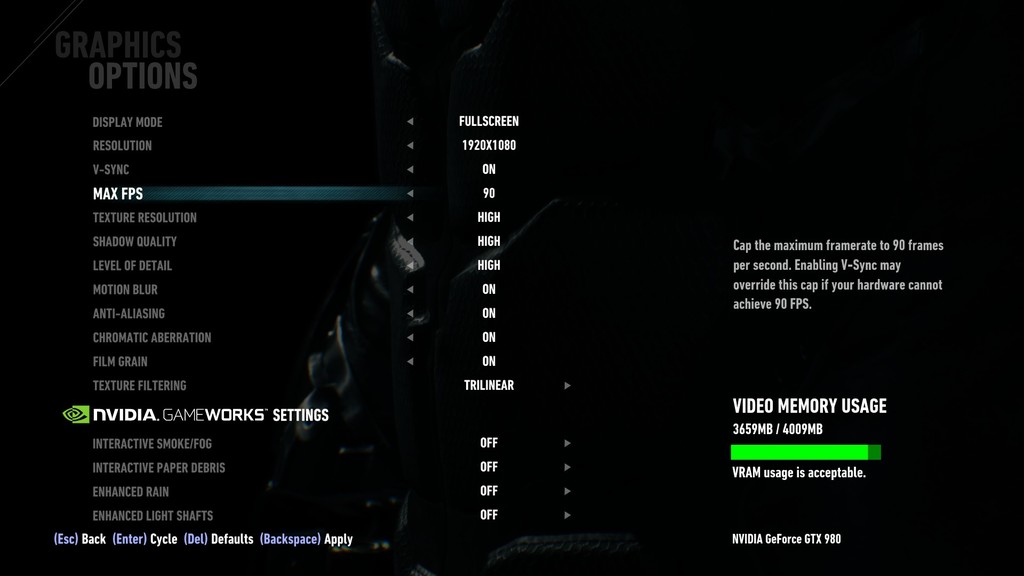
Task: Go Back from the graphics options
Action: click(x=80, y=539)
